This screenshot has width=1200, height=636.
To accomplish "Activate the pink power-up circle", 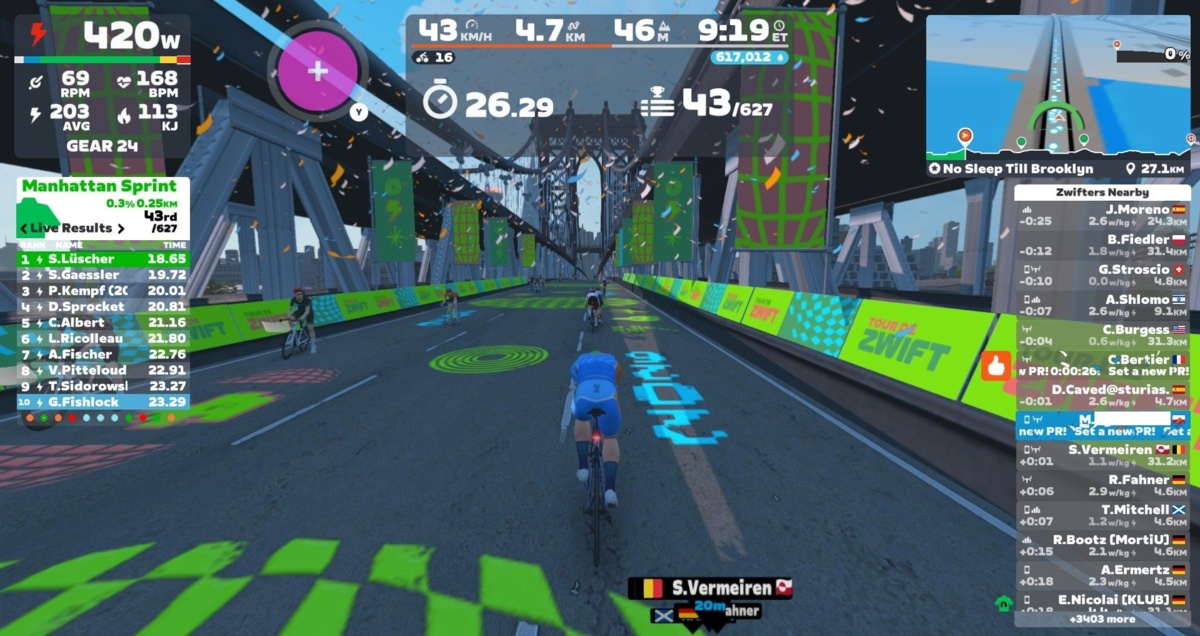I will coord(318,71).
